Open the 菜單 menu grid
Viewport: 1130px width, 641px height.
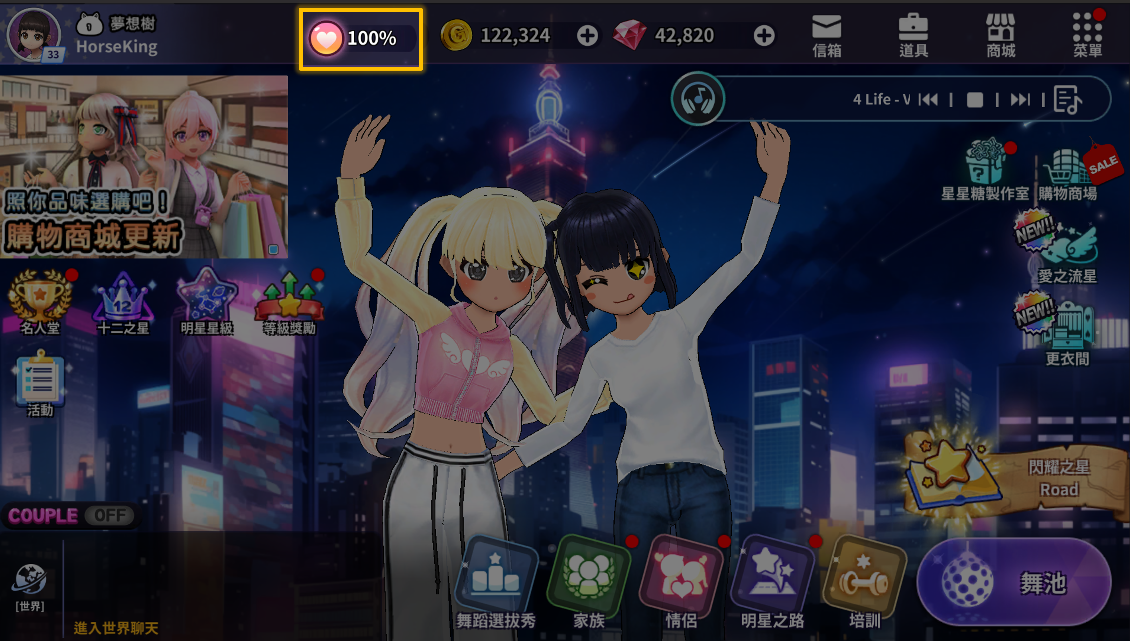(1087, 35)
